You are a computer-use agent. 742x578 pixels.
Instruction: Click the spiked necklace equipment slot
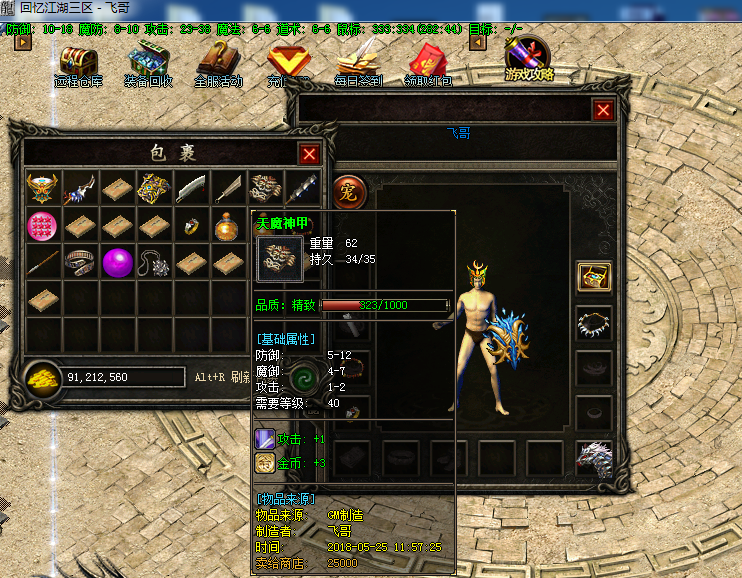coord(594,322)
